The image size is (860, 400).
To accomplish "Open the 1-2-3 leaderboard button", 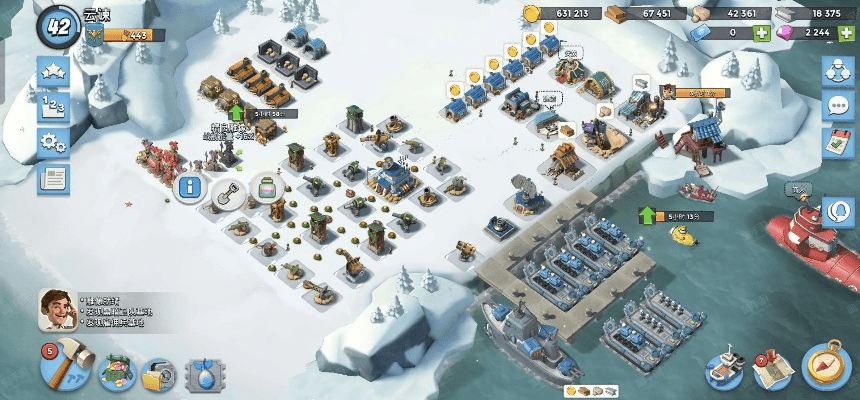I will pyautogui.click(x=52, y=108).
